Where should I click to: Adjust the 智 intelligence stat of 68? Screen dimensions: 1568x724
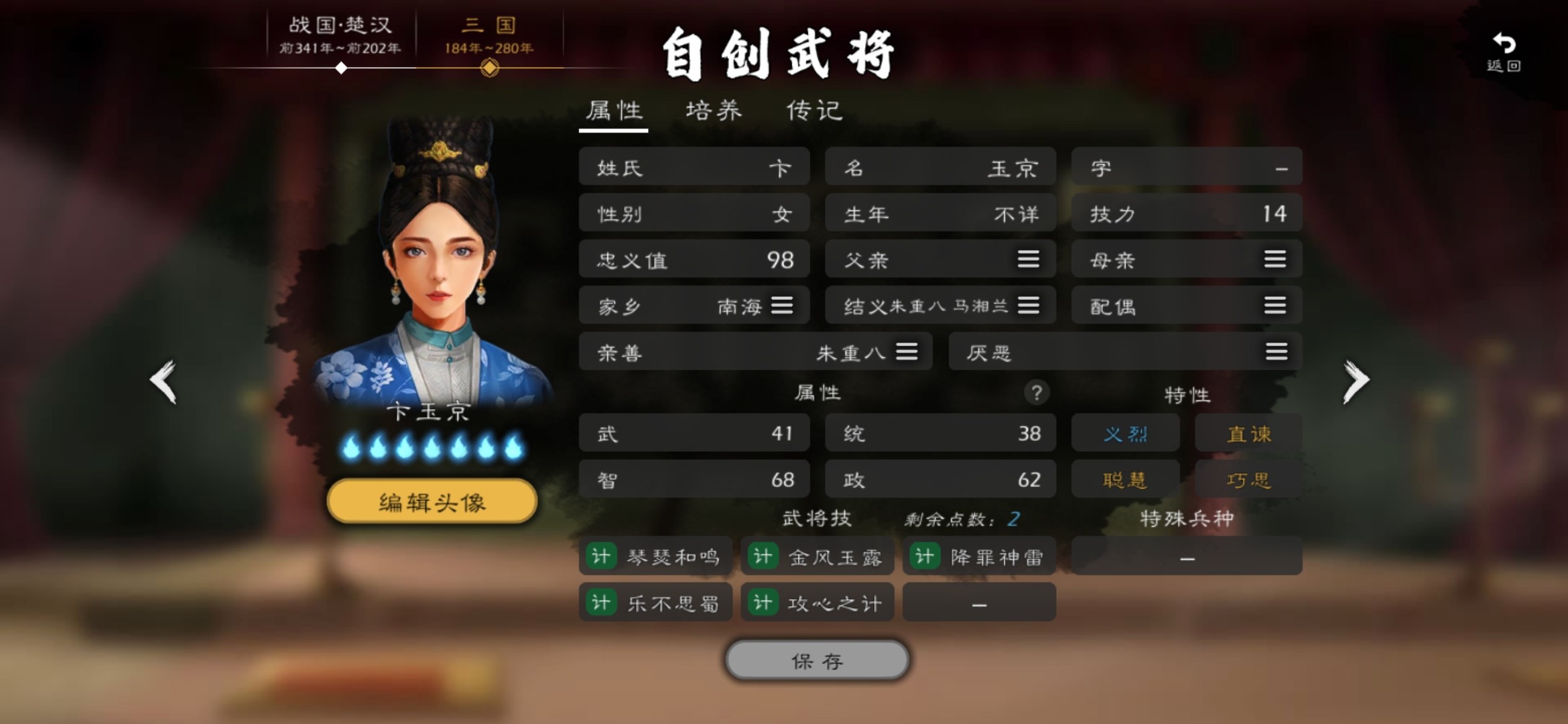[x=694, y=479]
